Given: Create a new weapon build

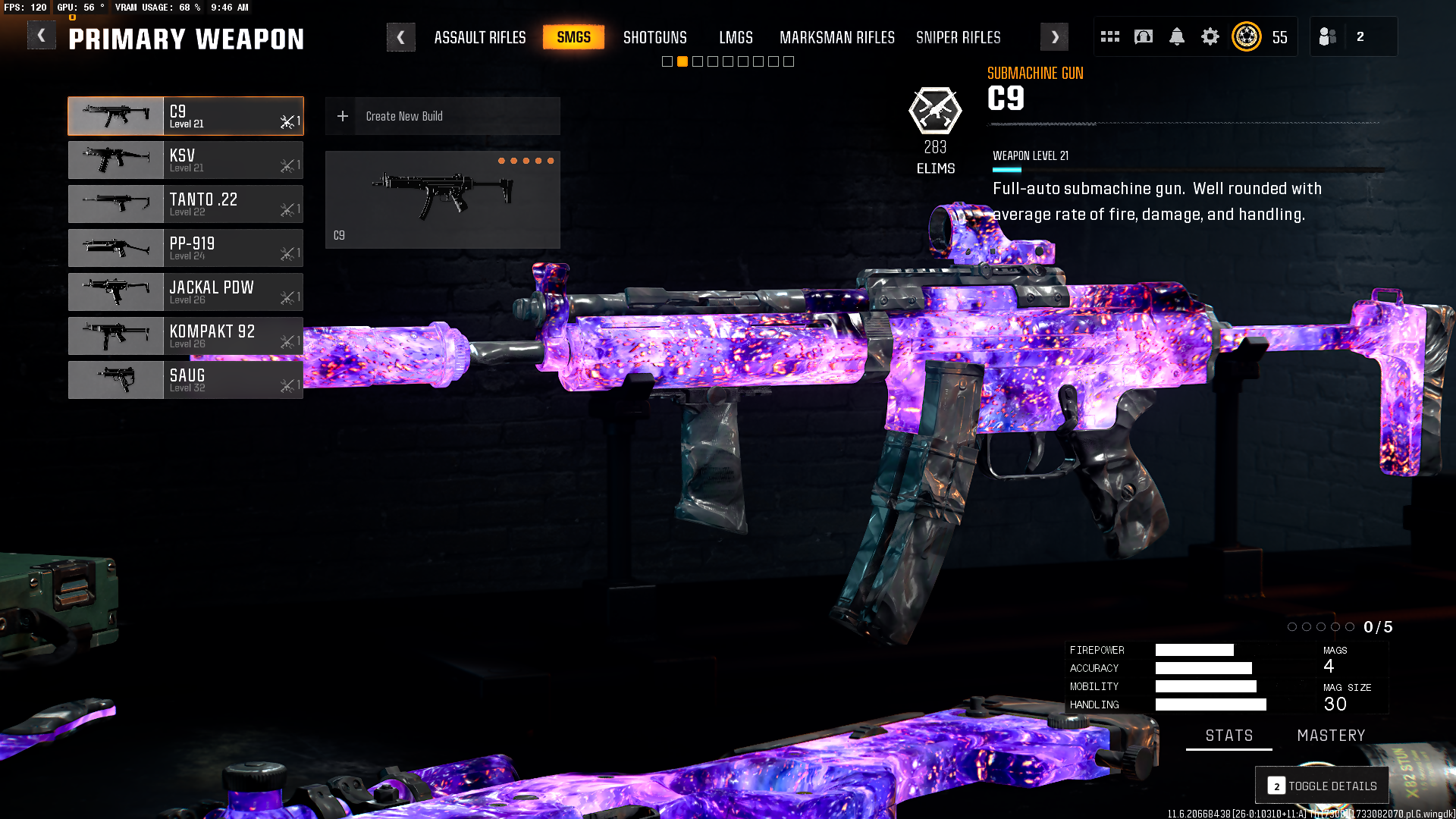Looking at the screenshot, I should (x=442, y=116).
